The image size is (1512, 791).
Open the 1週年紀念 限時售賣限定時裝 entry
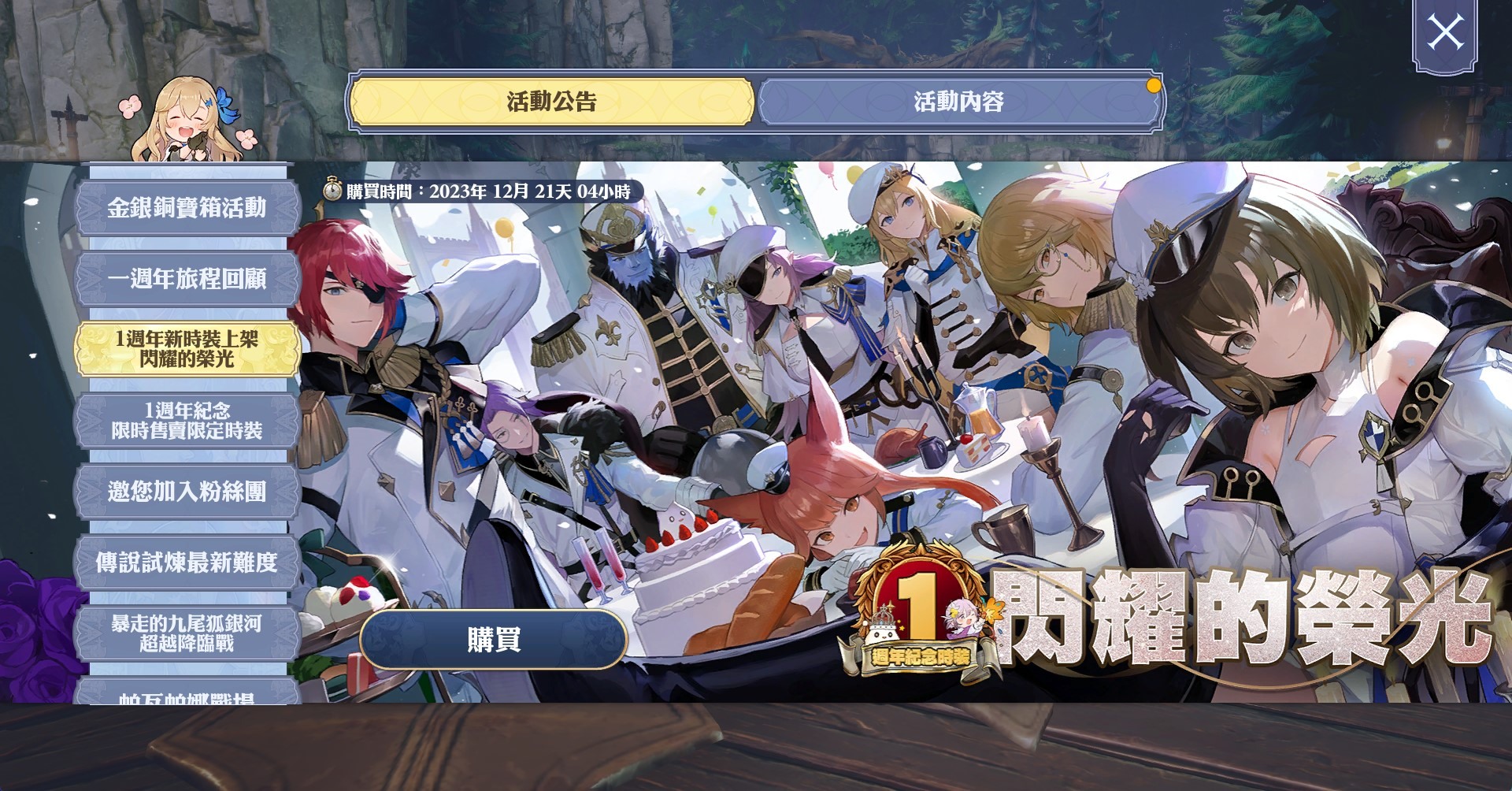[x=187, y=421]
